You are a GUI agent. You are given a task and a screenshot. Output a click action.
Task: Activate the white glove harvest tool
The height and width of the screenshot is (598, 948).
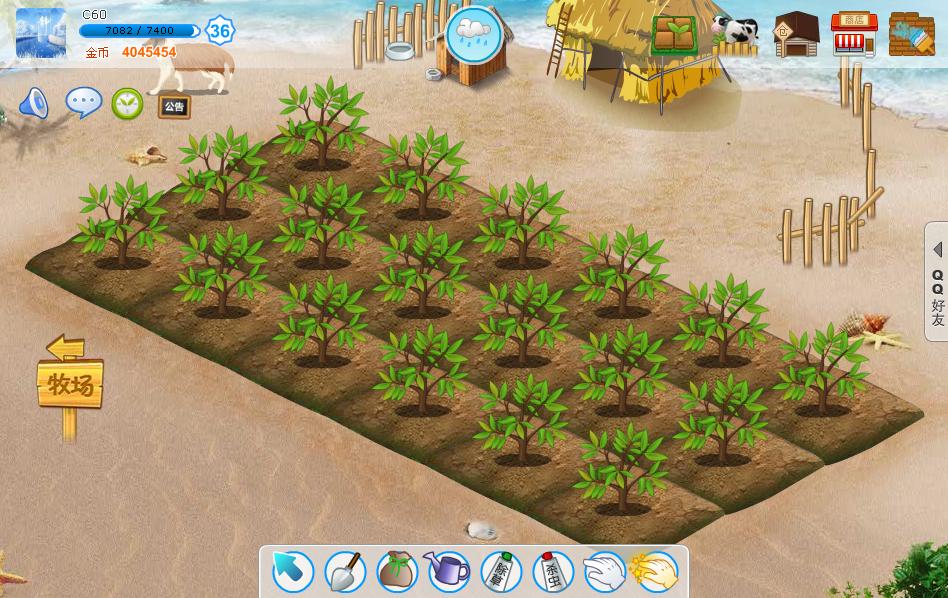[x=604, y=572]
